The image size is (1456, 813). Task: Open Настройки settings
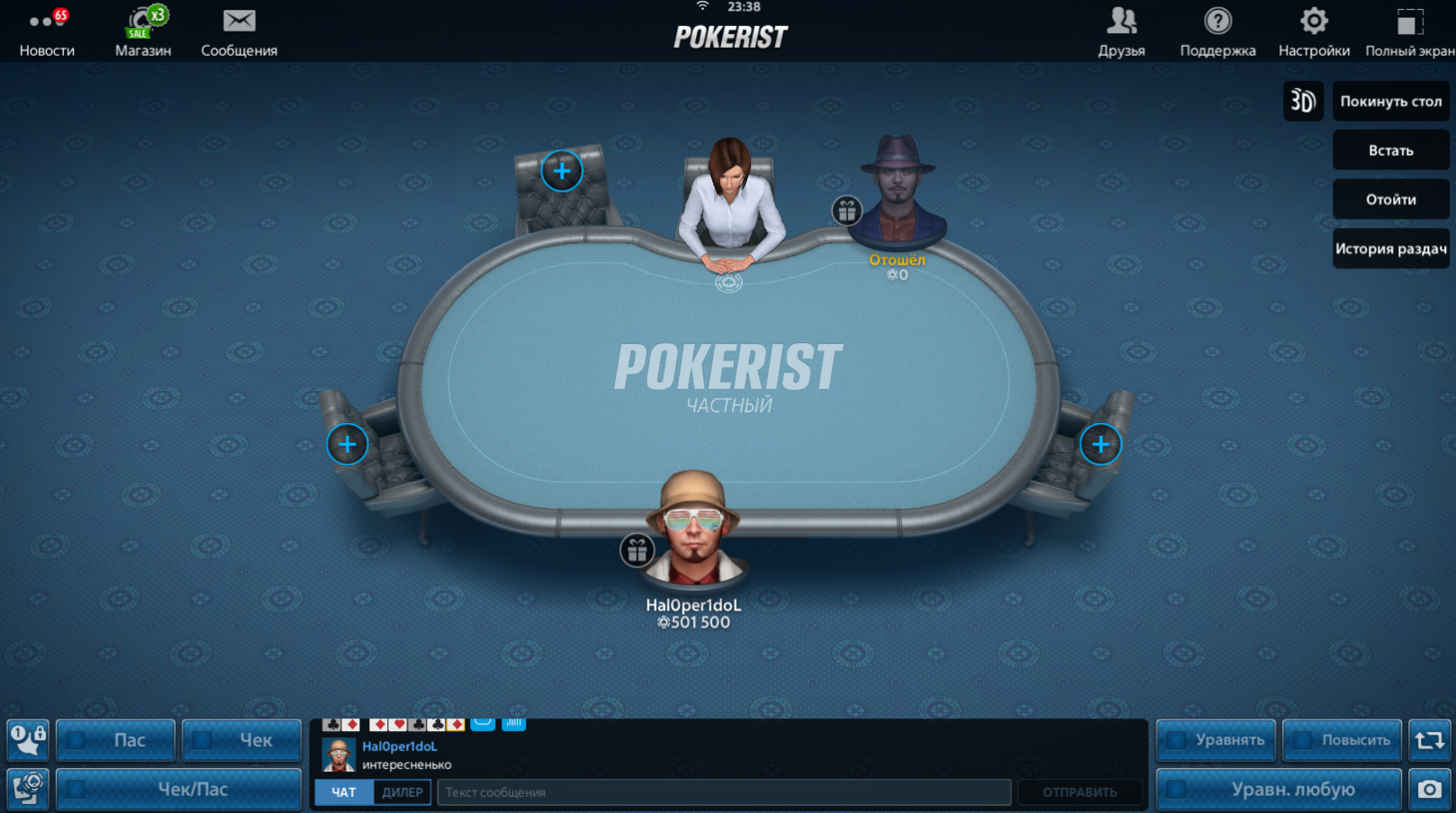(1314, 32)
